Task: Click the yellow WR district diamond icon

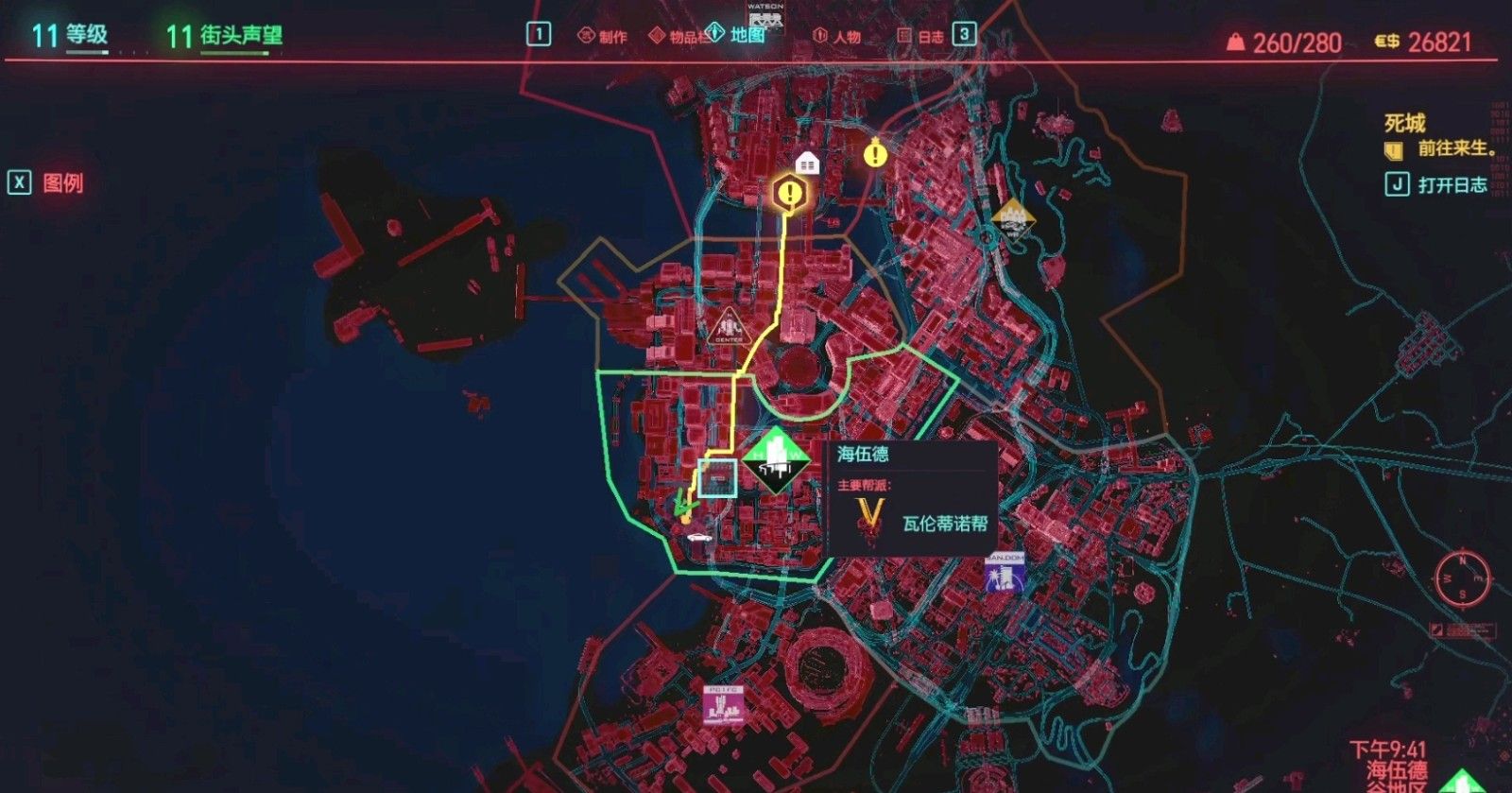Action: (1014, 222)
